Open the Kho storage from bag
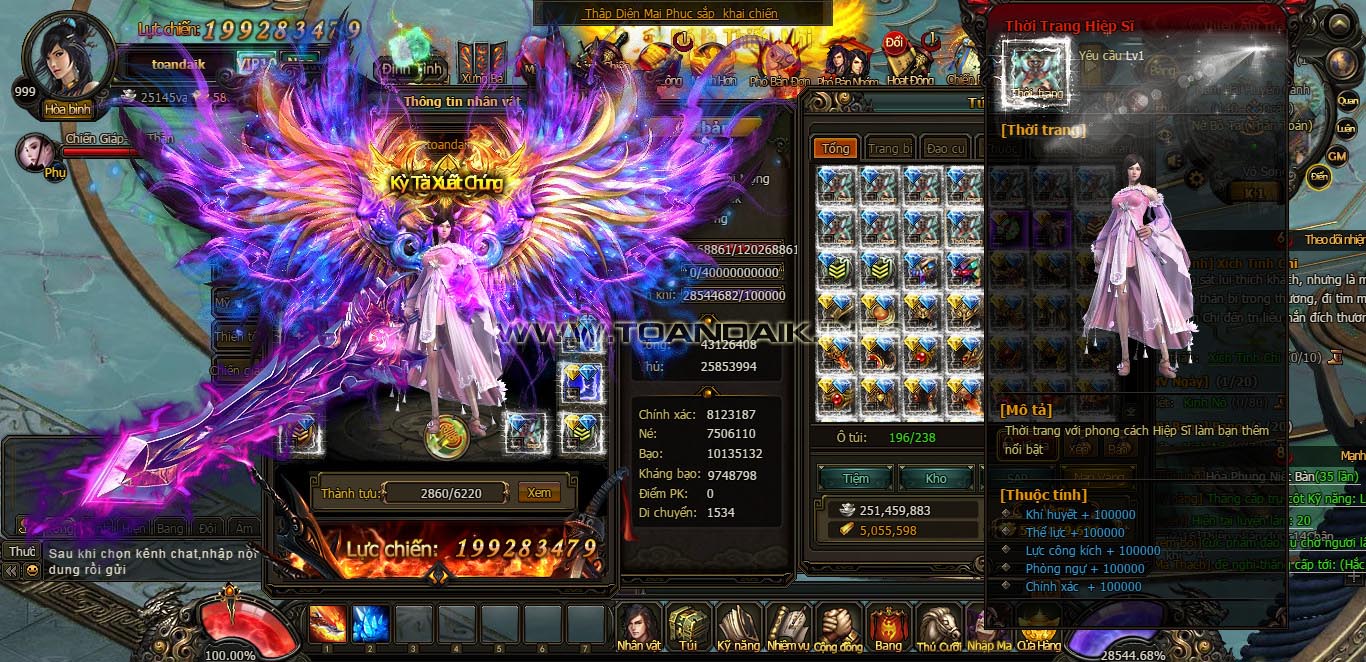 [935, 478]
